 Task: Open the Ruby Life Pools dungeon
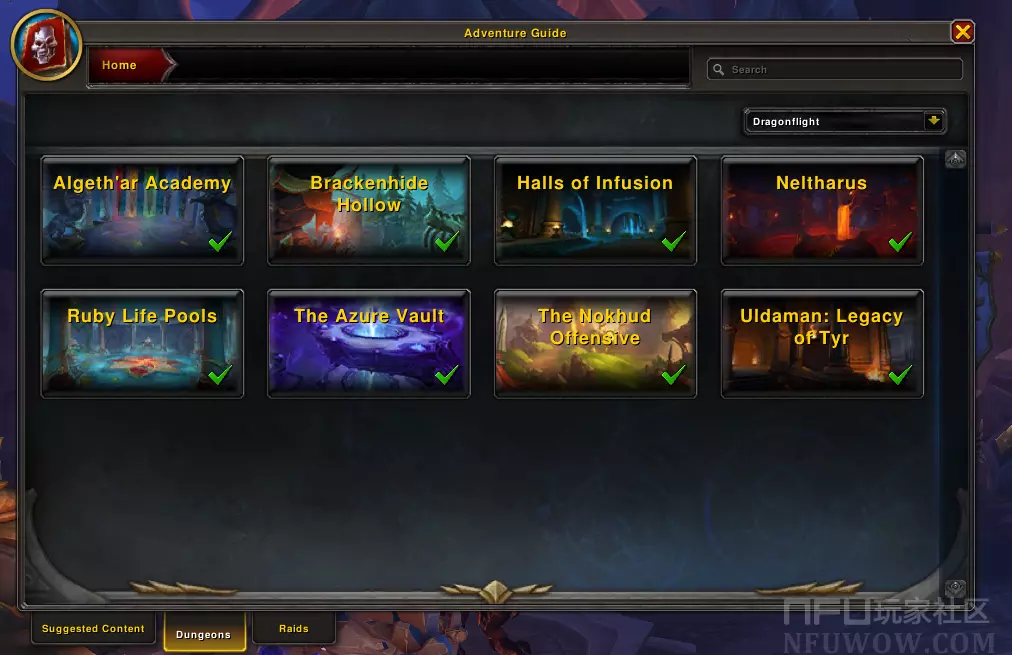(x=142, y=343)
